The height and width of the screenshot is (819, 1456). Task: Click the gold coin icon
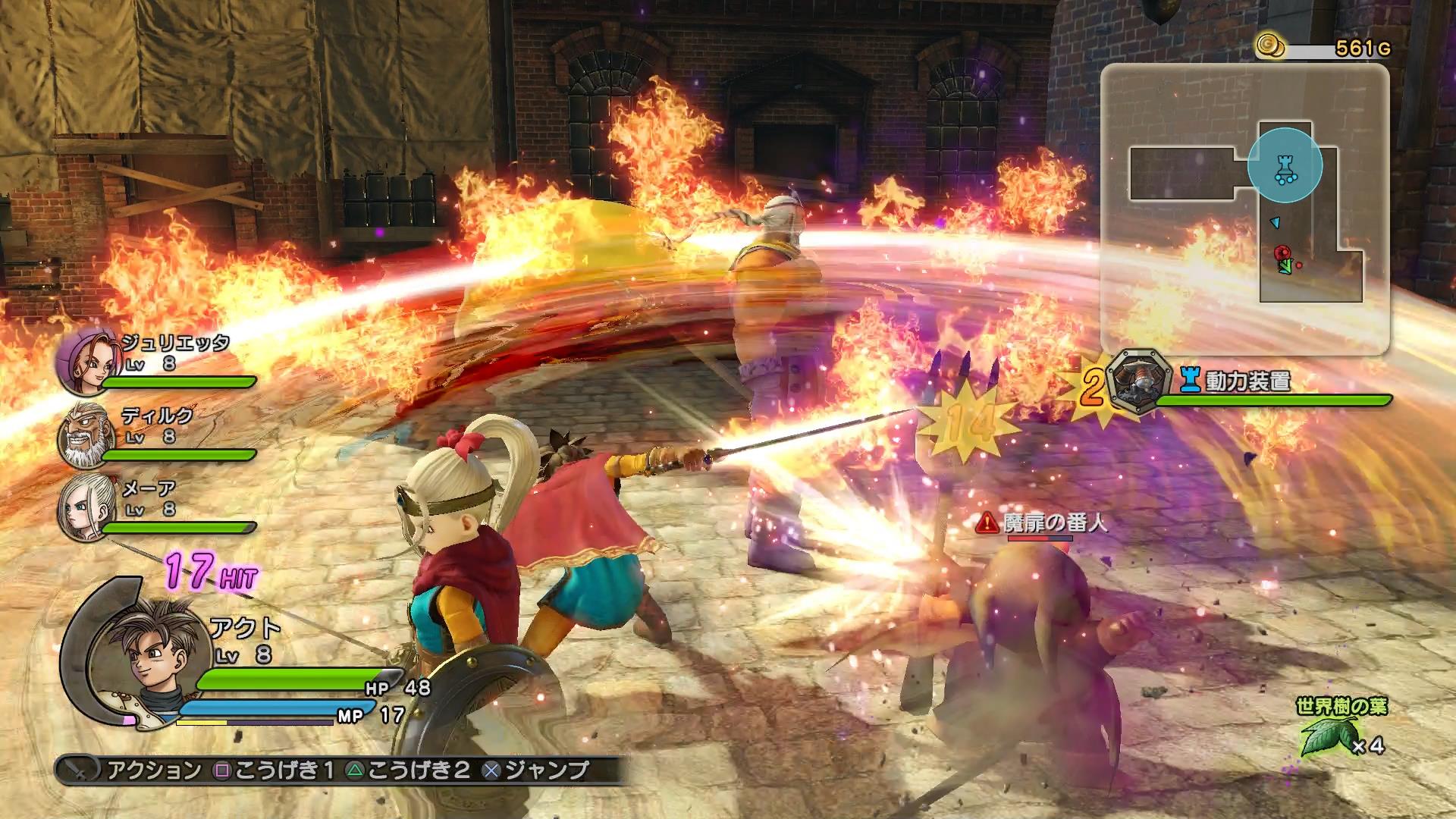tap(1270, 46)
